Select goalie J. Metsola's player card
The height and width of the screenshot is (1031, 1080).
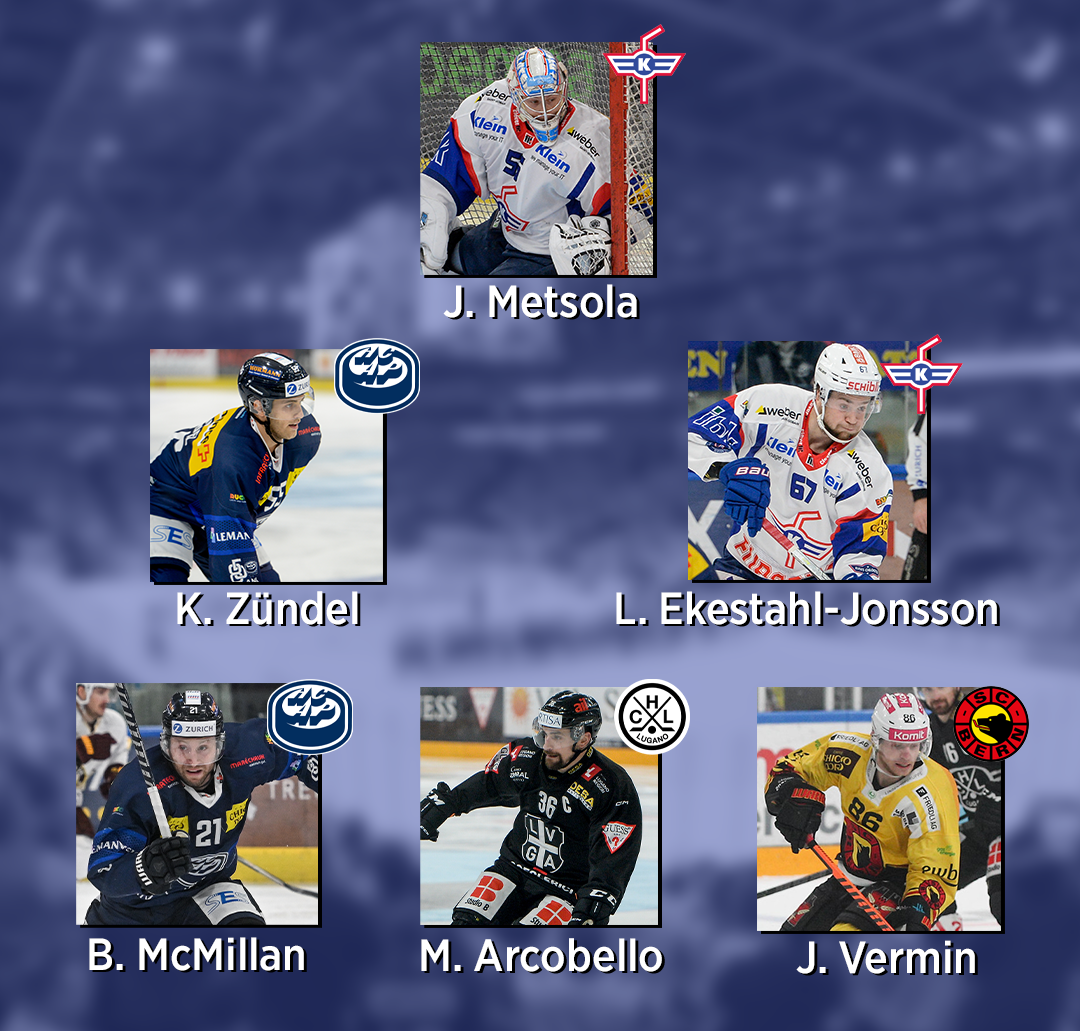click(x=536, y=159)
